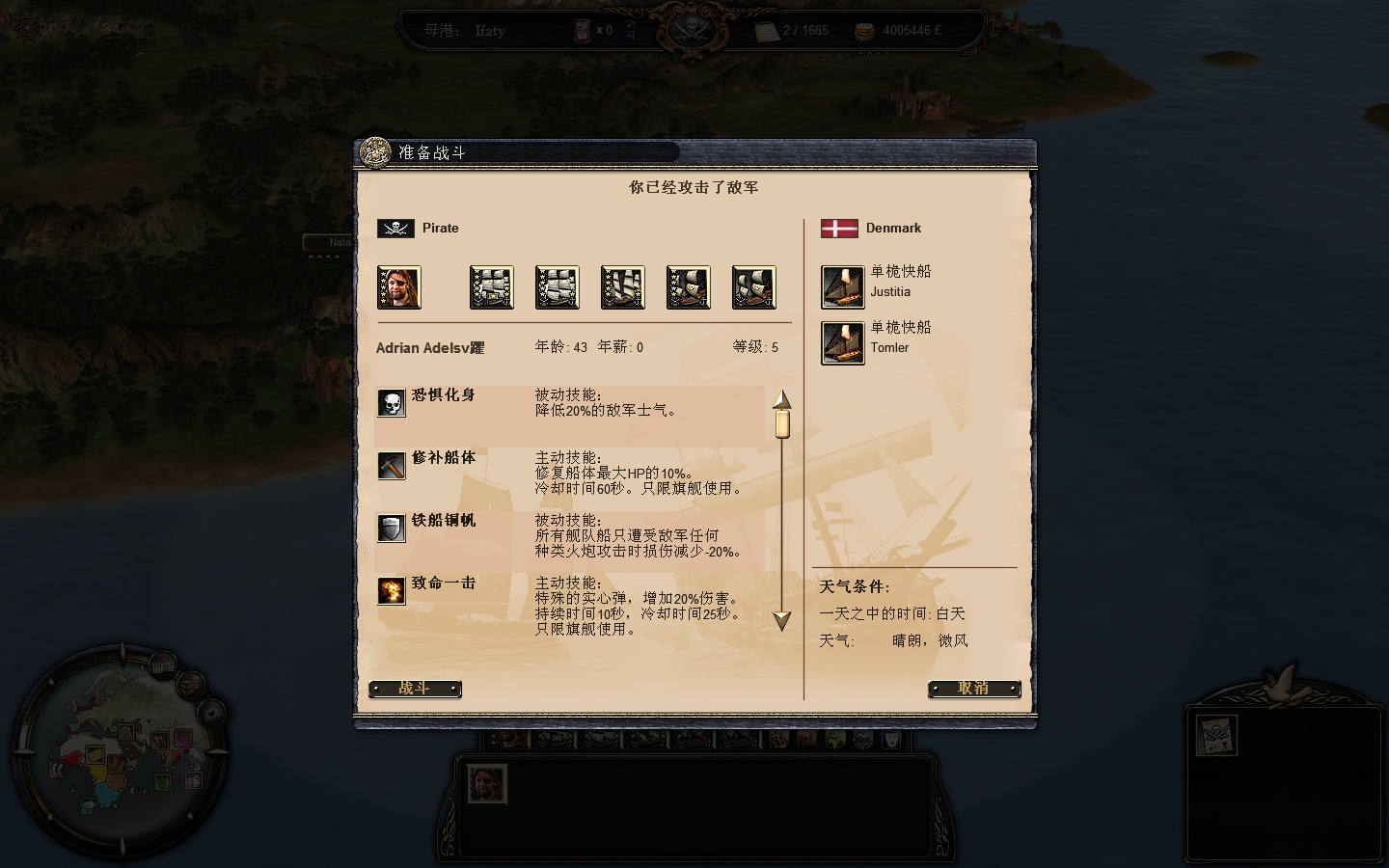The width and height of the screenshot is (1389, 868).
Task: Click Adrian Adelsv's captain portrait
Action: (x=398, y=286)
